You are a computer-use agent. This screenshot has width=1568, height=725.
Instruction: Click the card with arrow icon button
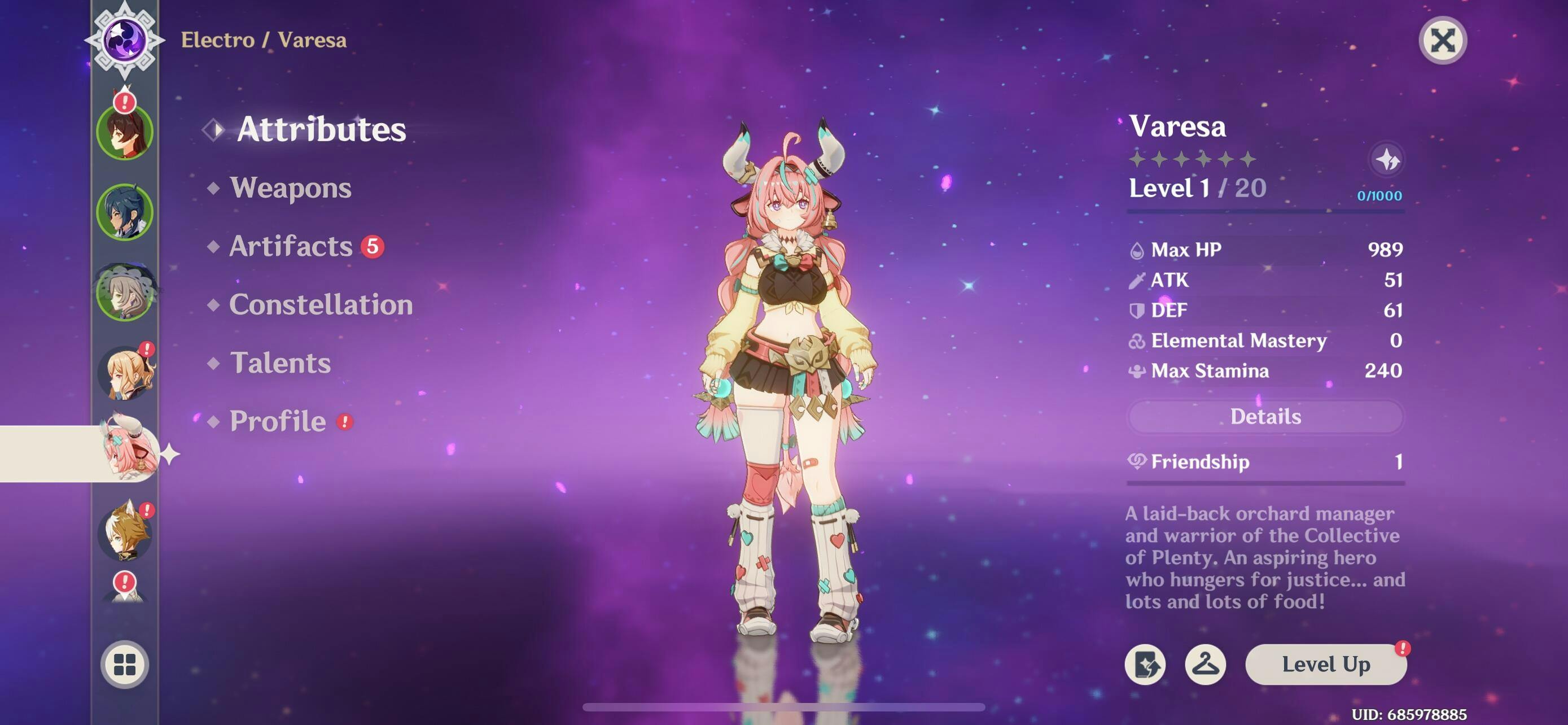pos(1145,664)
